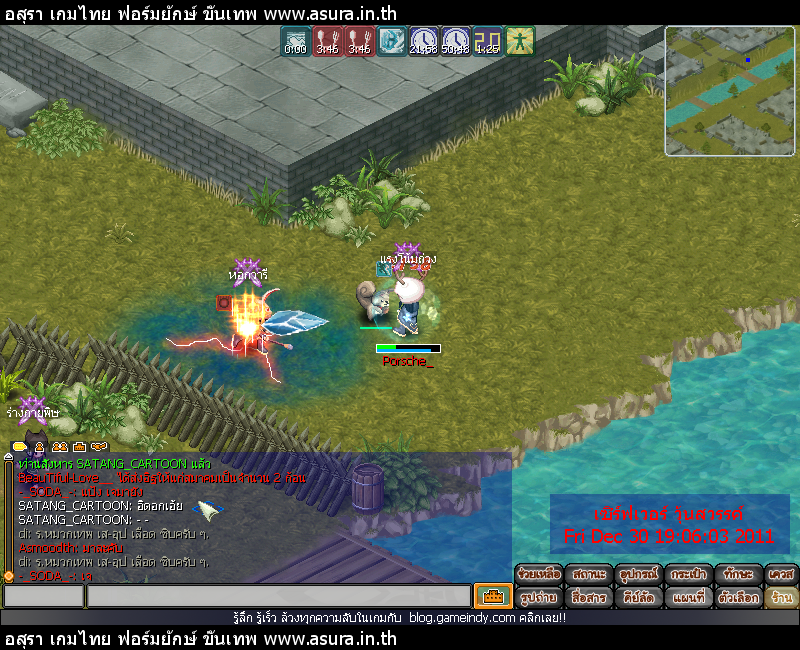The image size is (800, 650).
Task: Click the yellow 20 buff icon
Action: pyautogui.click(x=488, y=41)
